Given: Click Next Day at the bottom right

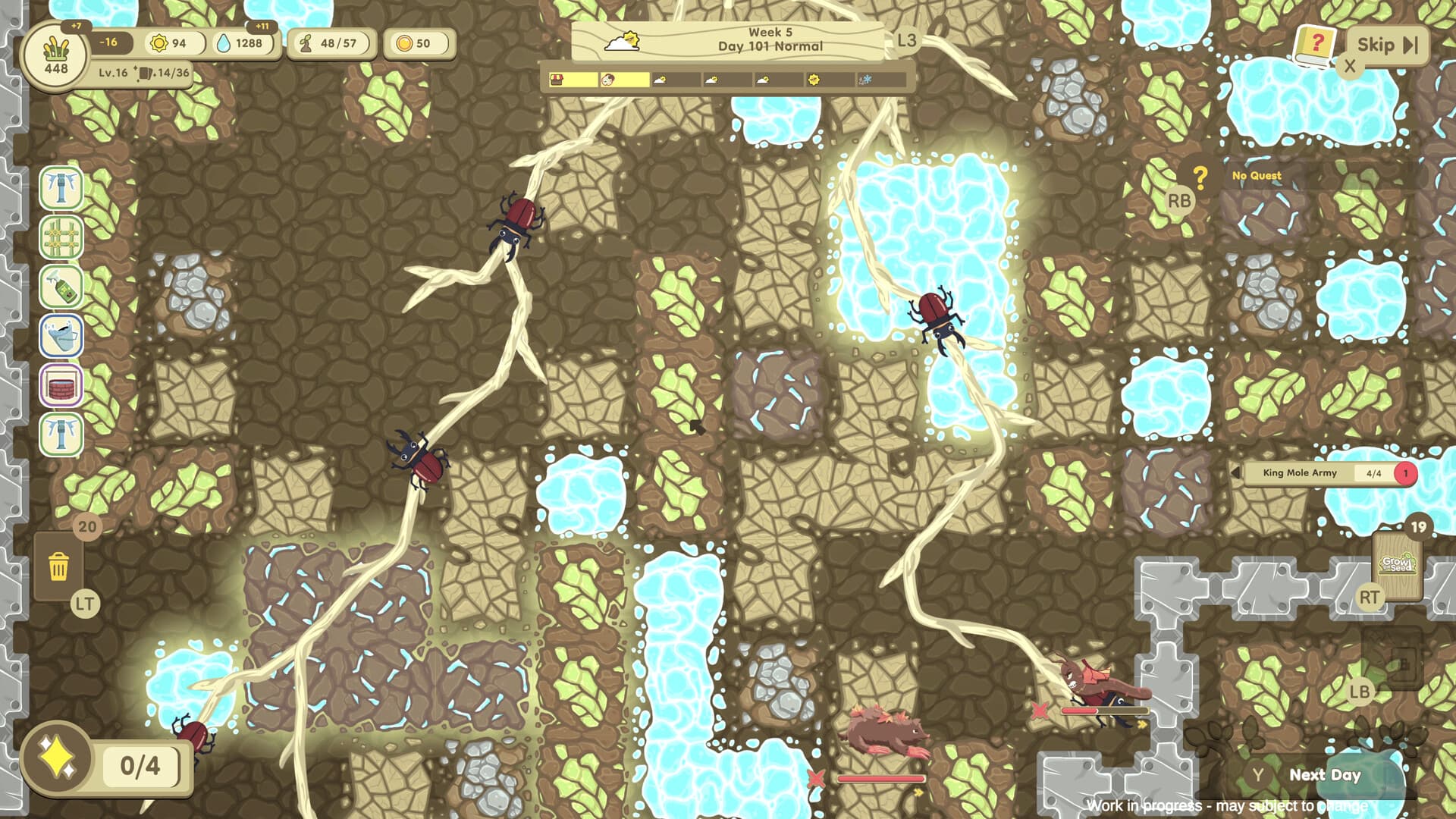Looking at the screenshot, I should click(x=1324, y=775).
